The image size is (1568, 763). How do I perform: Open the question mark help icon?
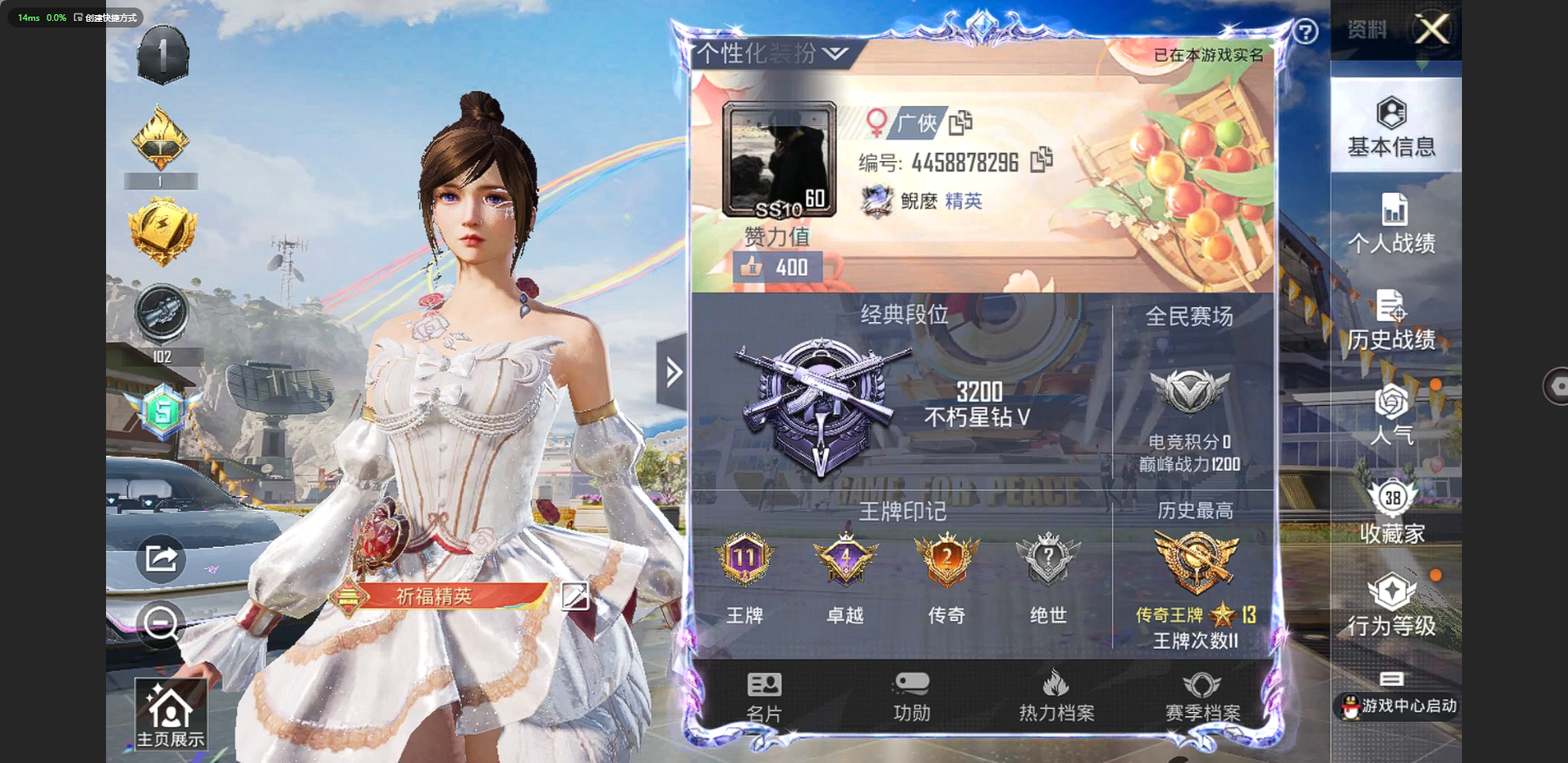pyautogui.click(x=1305, y=32)
